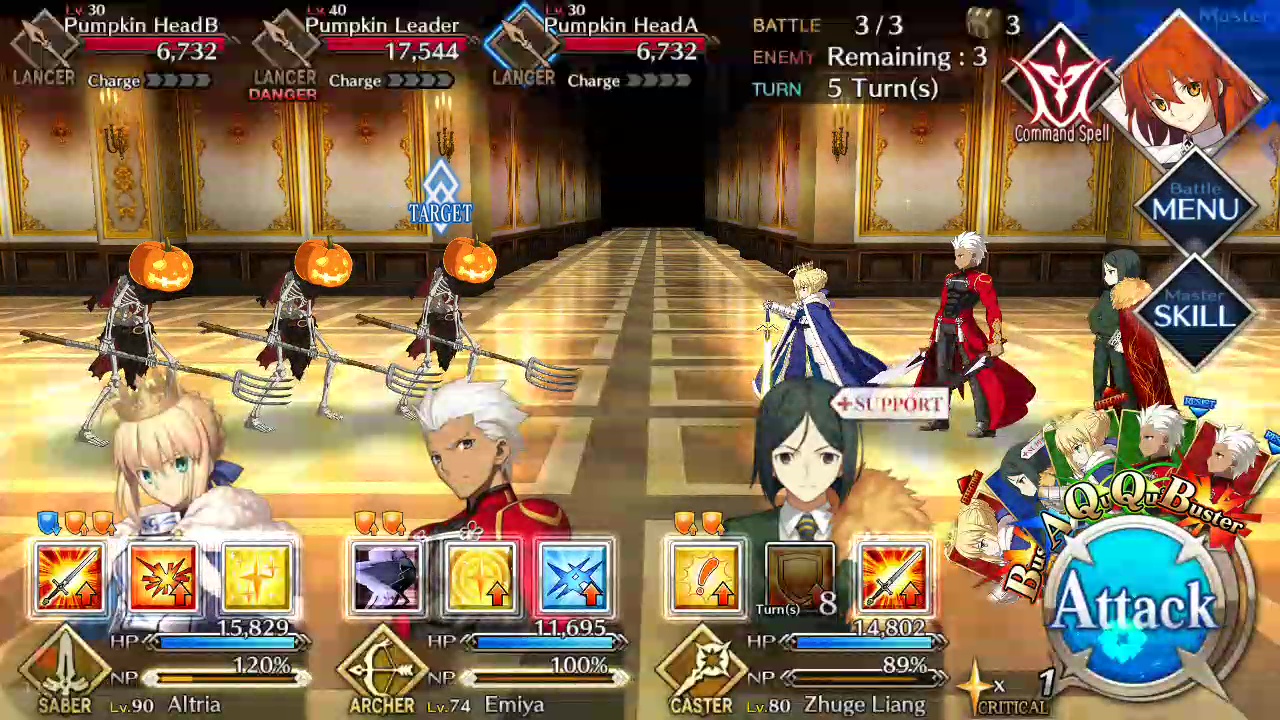
Task: Open the Master Skill panel
Action: click(x=1196, y=311)
